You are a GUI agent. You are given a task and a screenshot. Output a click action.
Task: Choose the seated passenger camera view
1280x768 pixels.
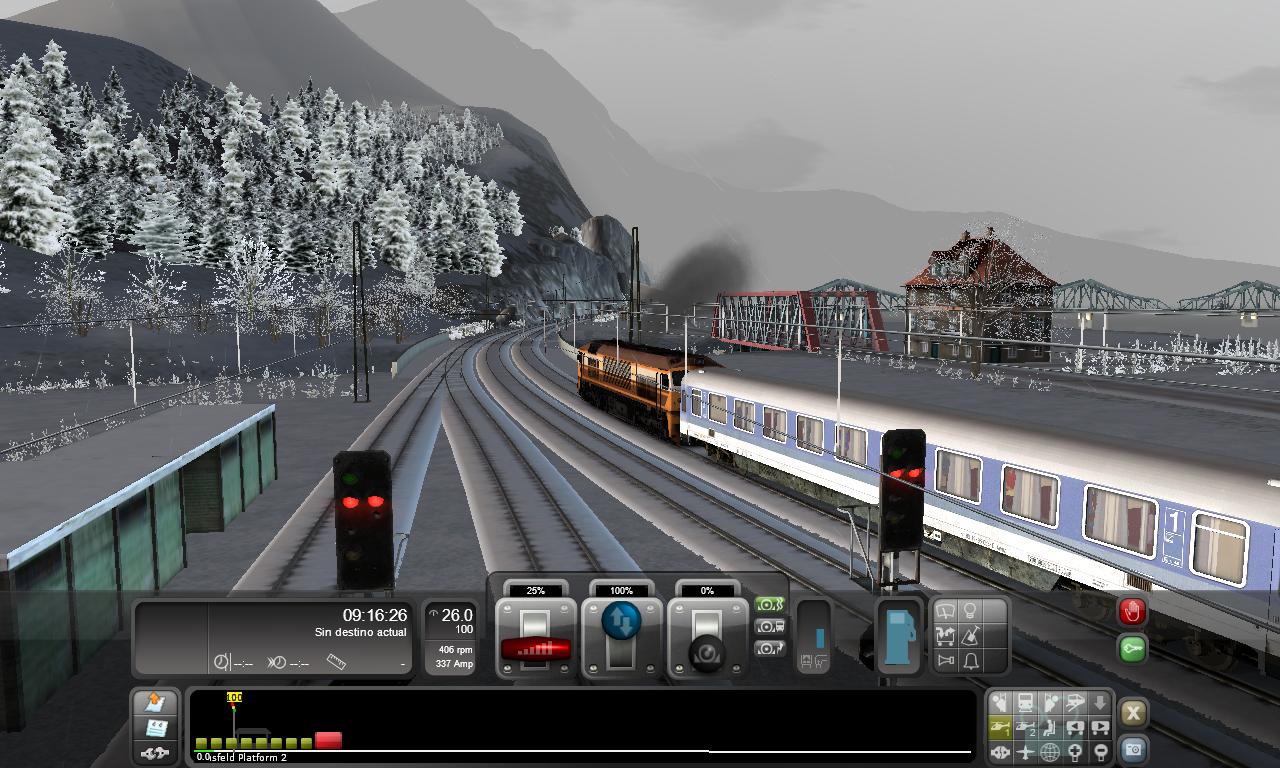click(x=1050, y=728)
